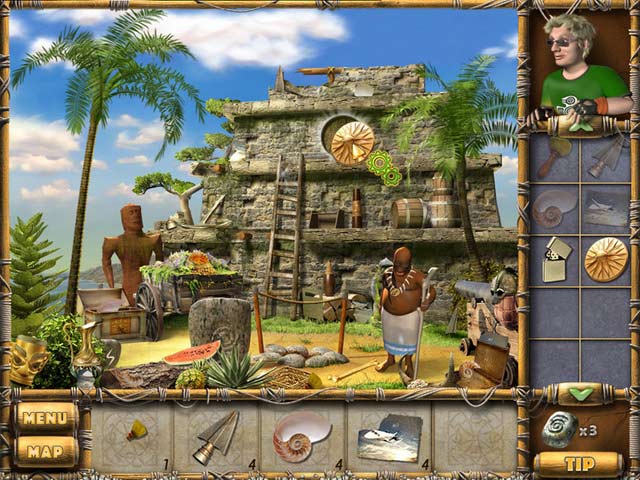Click the green down arrow in the inventory
The width and height of the screenshot is (640, 480).
click(580, 393)
